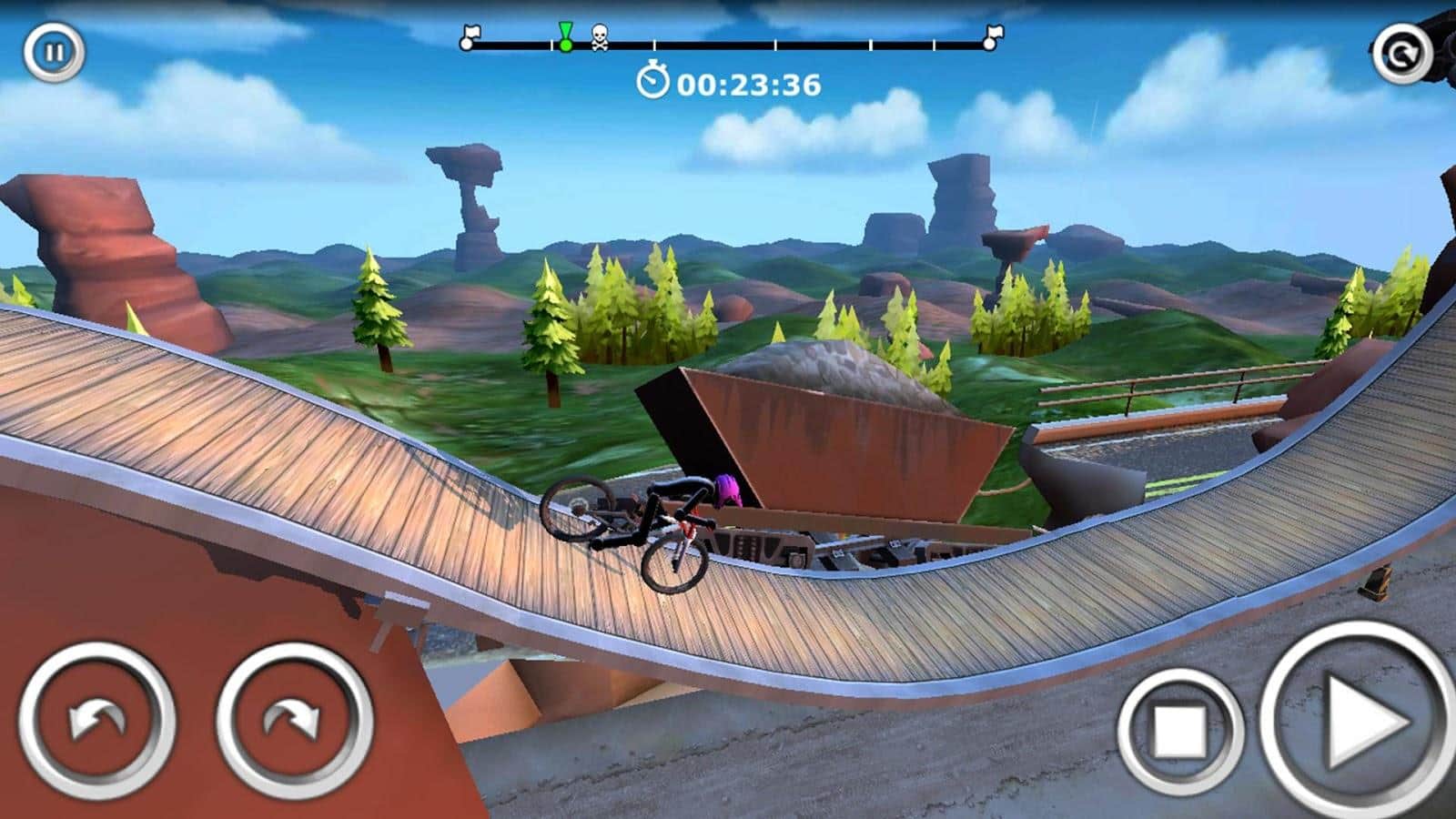The image size is (1456, 819).
Task: Hit the square brake button
Action: 1180,729
